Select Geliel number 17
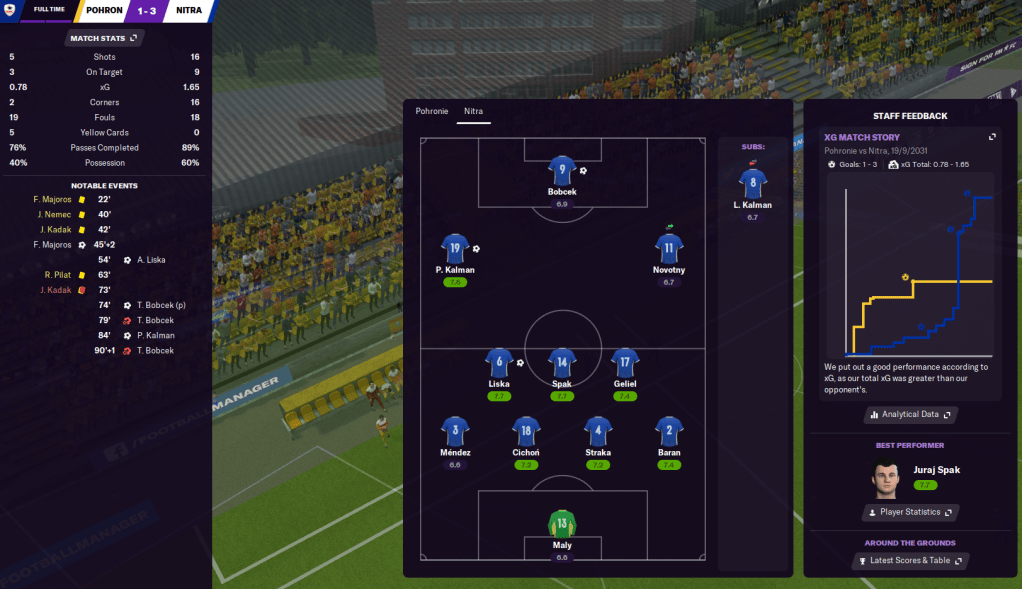Viewport: 1022px width, 589px height. tap(625, 363)
